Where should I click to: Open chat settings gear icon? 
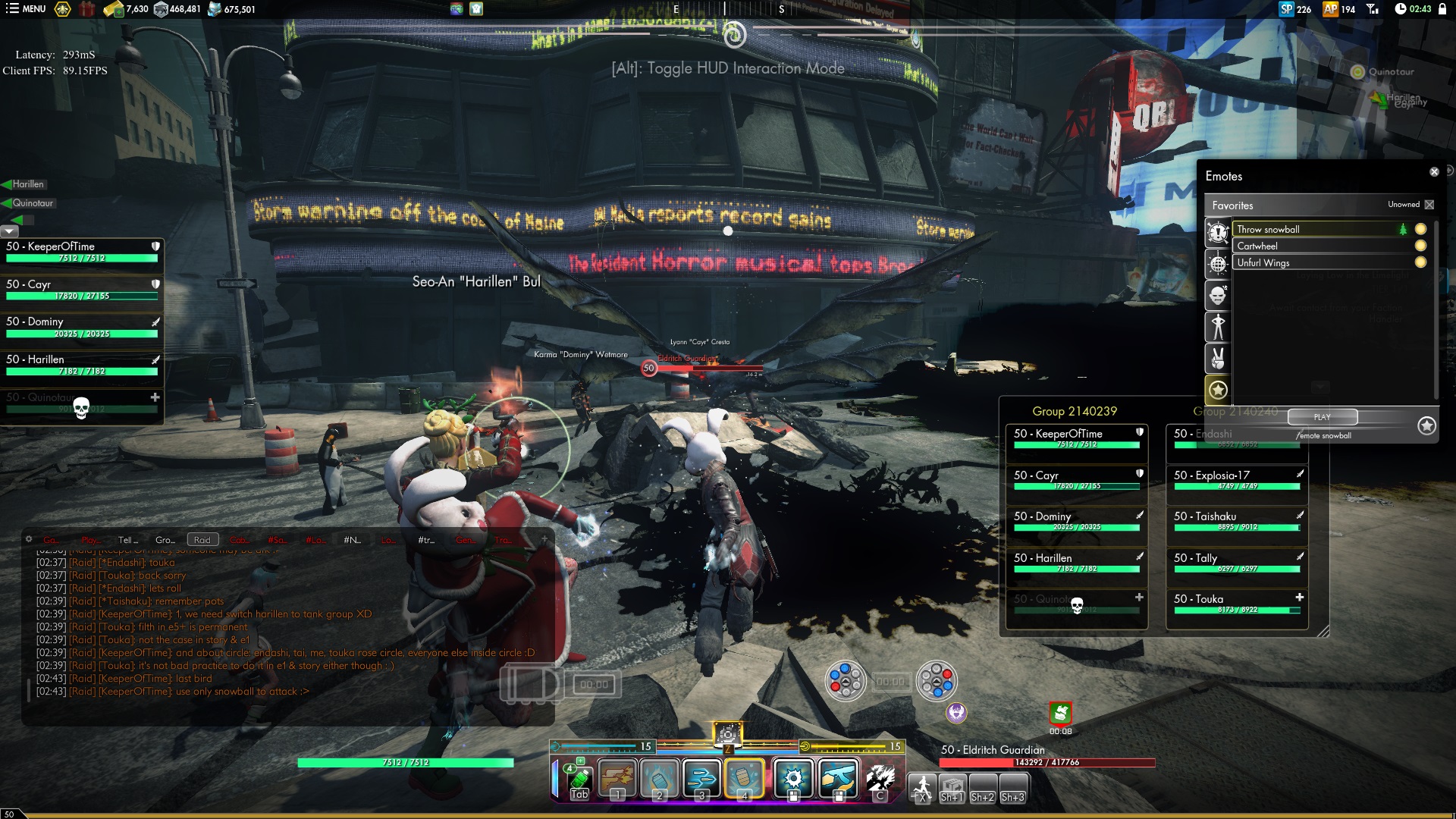point(29,539)
